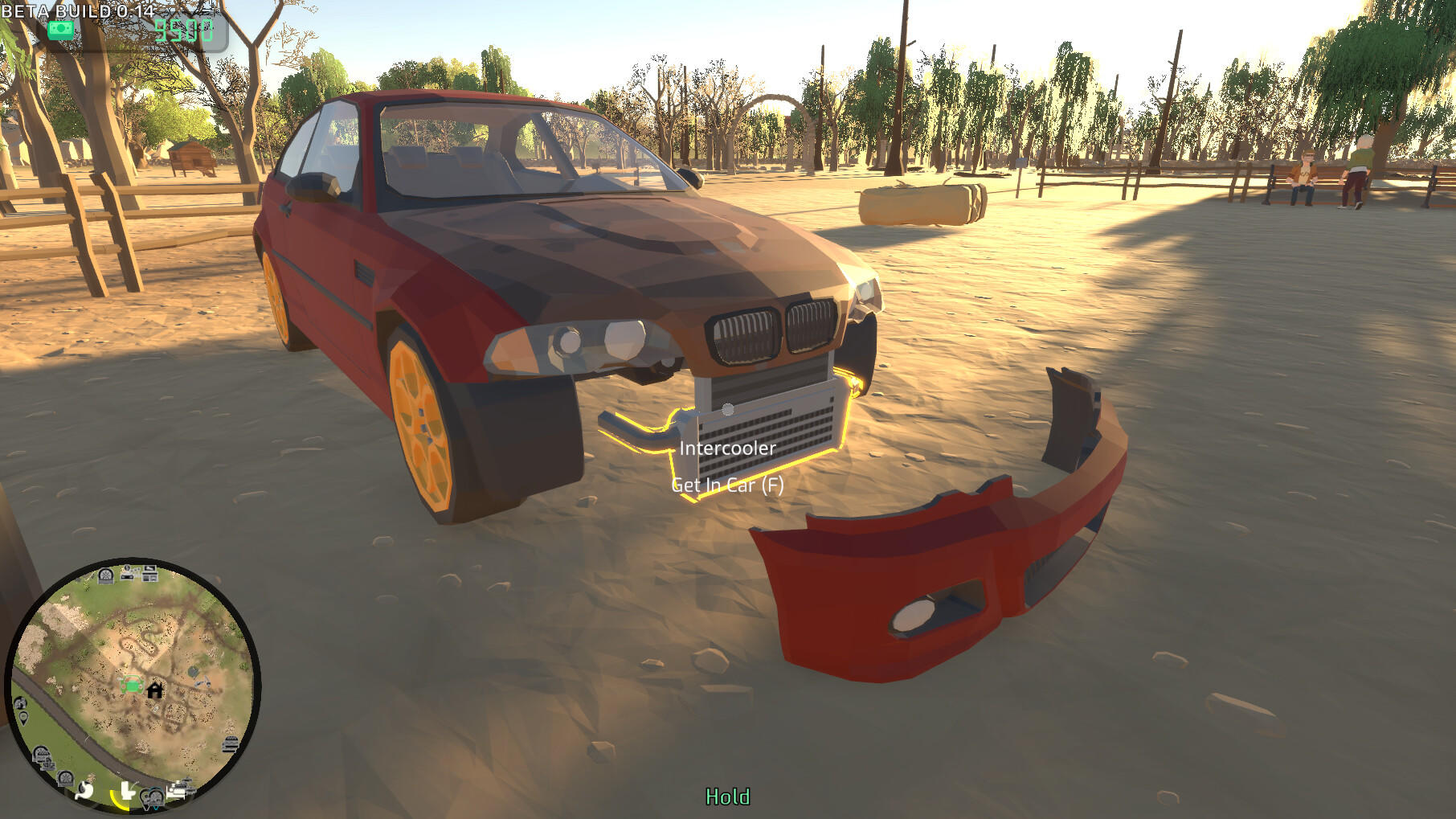Click the map pin marker on minimap's left edge
Viewport: 1456px width, 819px height.
[x=22, y=717]
